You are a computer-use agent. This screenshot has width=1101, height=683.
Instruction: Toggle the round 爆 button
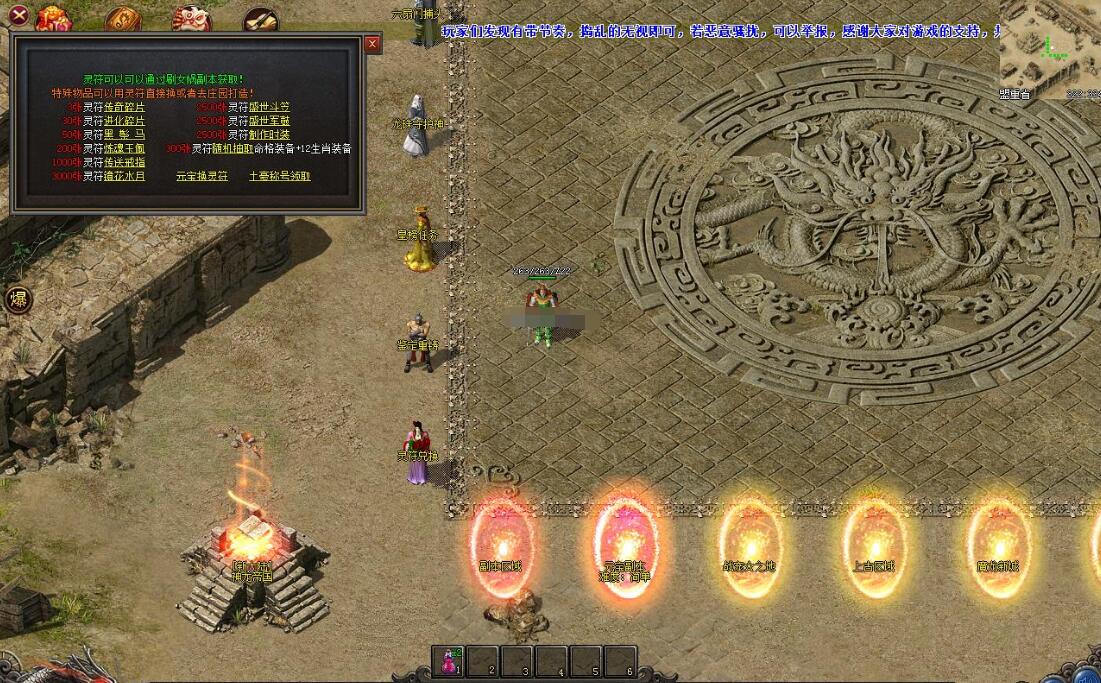[x=17, y=299]
